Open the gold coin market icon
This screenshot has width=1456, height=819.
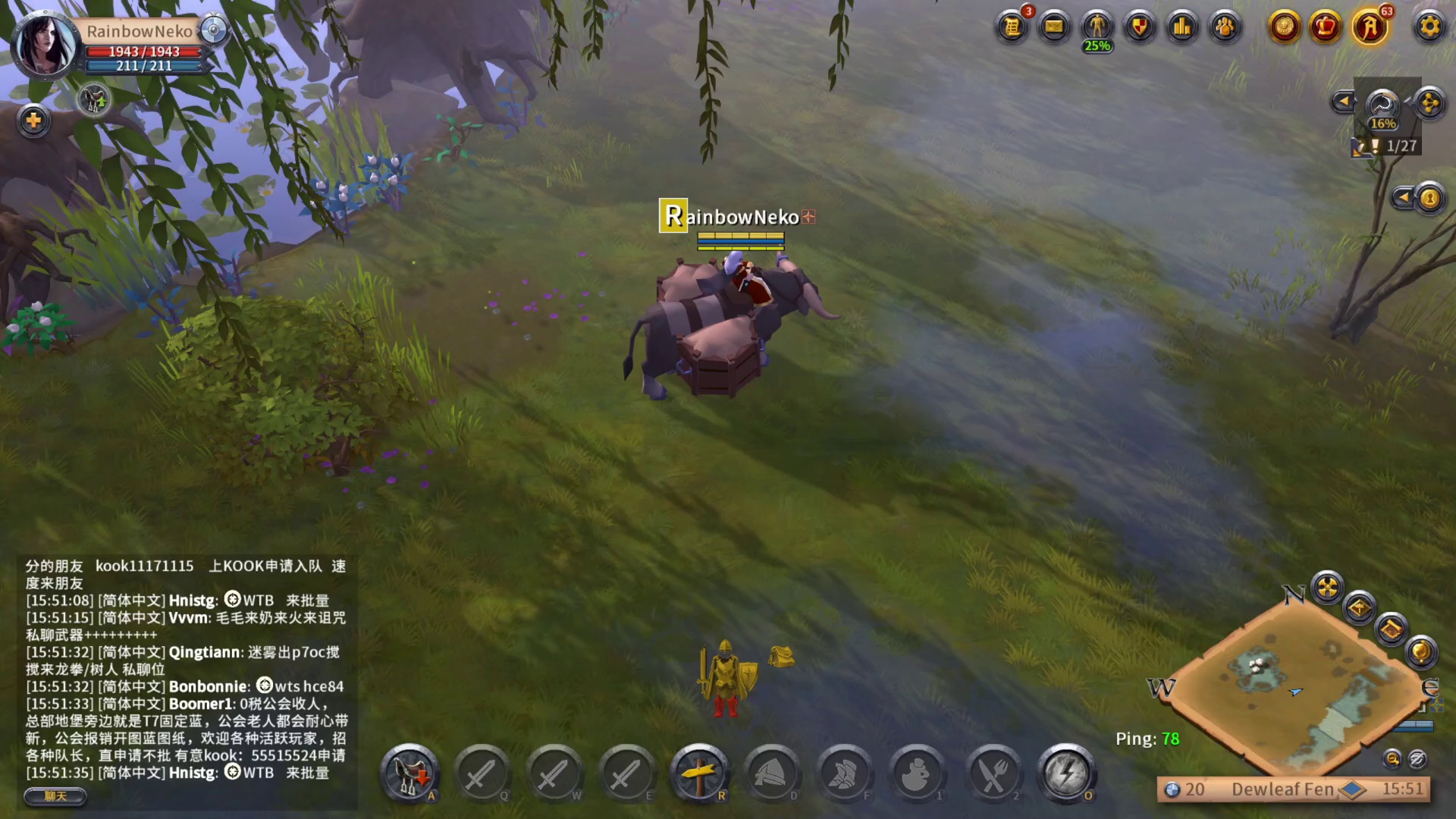(x=1283, y=27)
